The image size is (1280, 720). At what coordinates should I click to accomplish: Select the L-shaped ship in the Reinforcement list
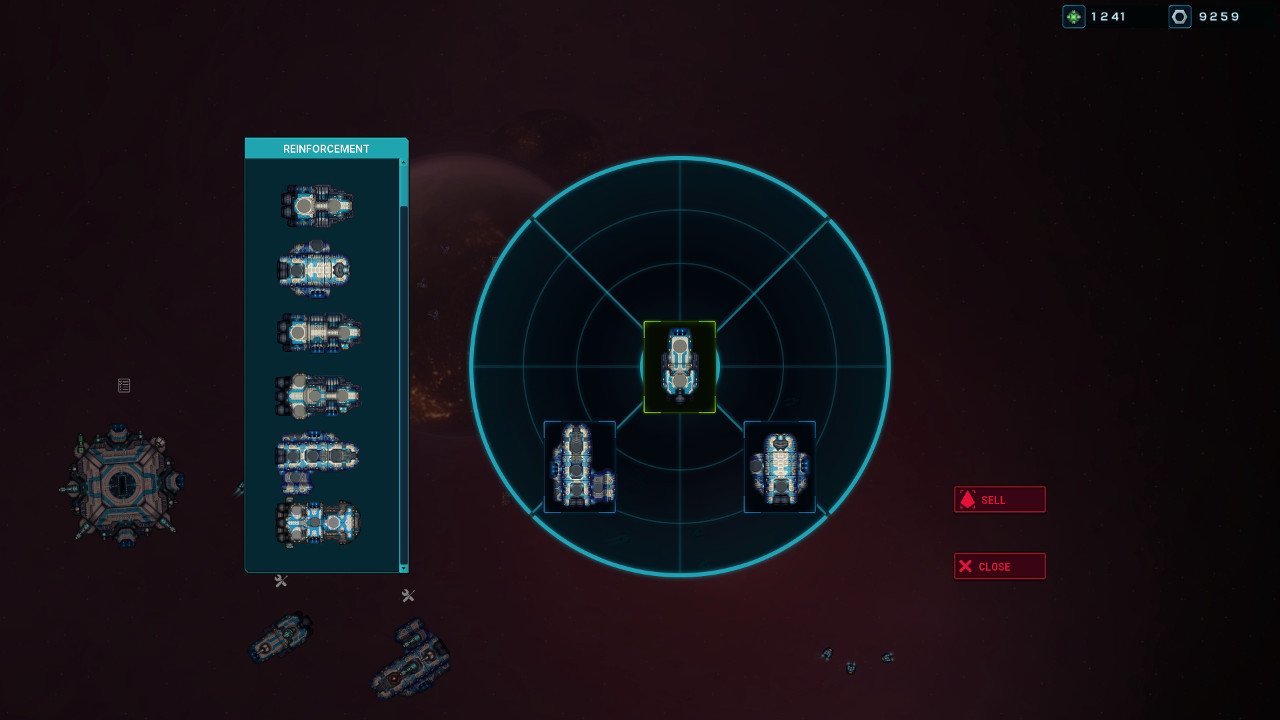pyautogui.click(x=318, y=460)
